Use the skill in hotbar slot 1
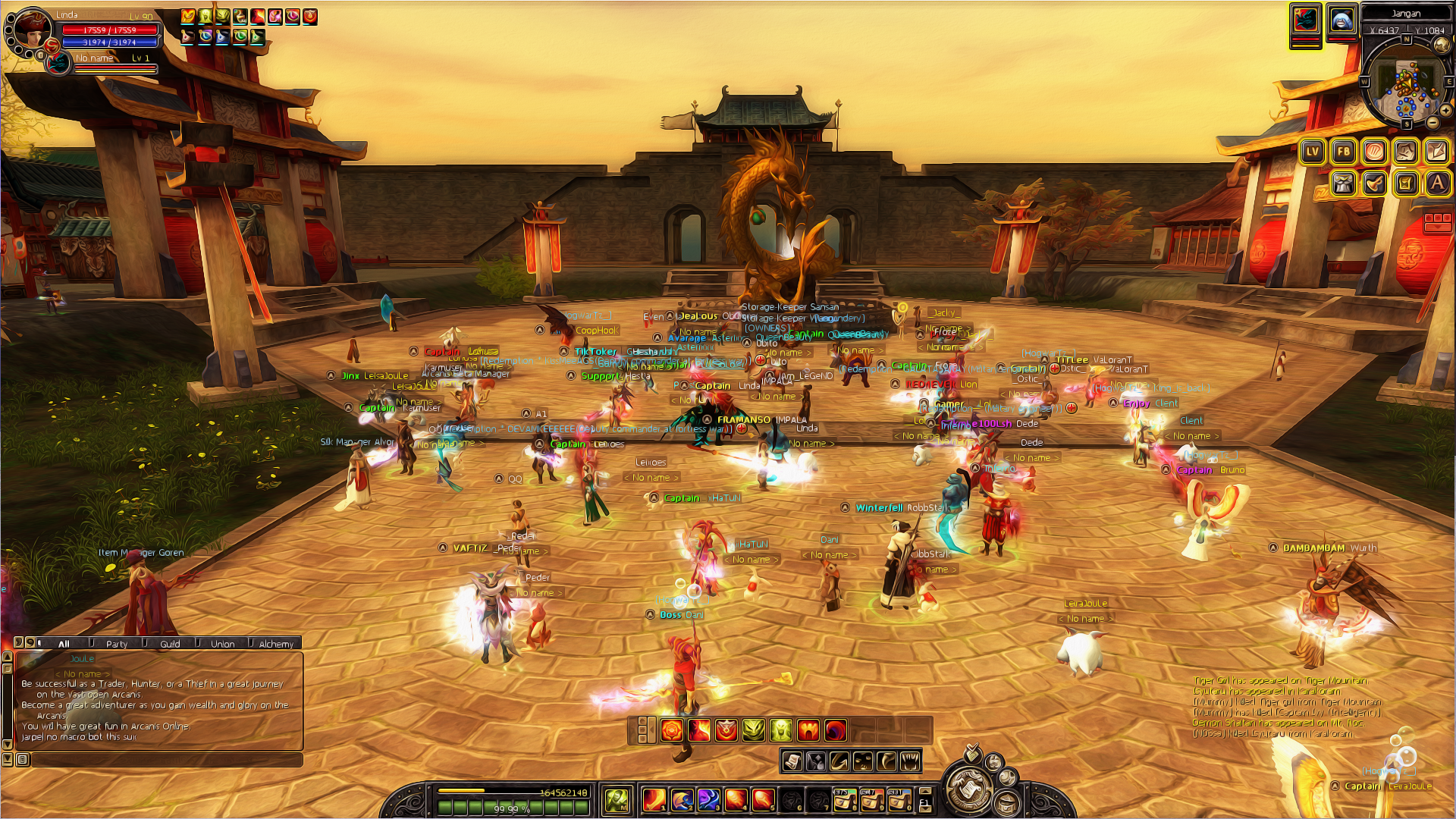 [654, 800]
